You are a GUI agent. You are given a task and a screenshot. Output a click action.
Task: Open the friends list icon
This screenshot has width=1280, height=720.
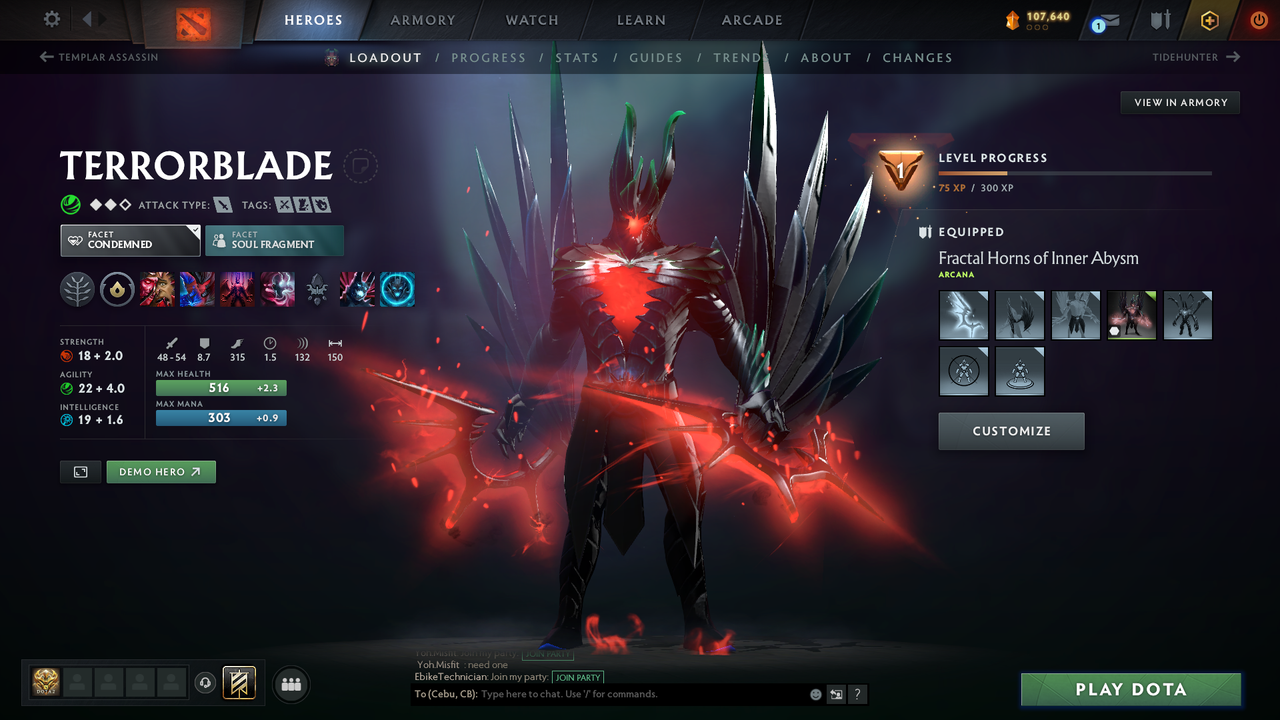click(x=290, y=684)
